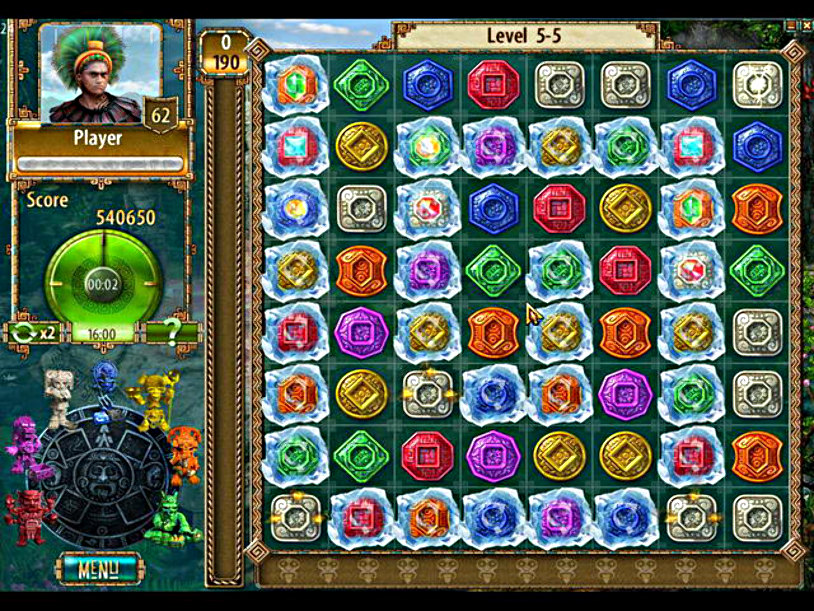Click the question mark hint button
Screen dimensions: 814x611
172,333
